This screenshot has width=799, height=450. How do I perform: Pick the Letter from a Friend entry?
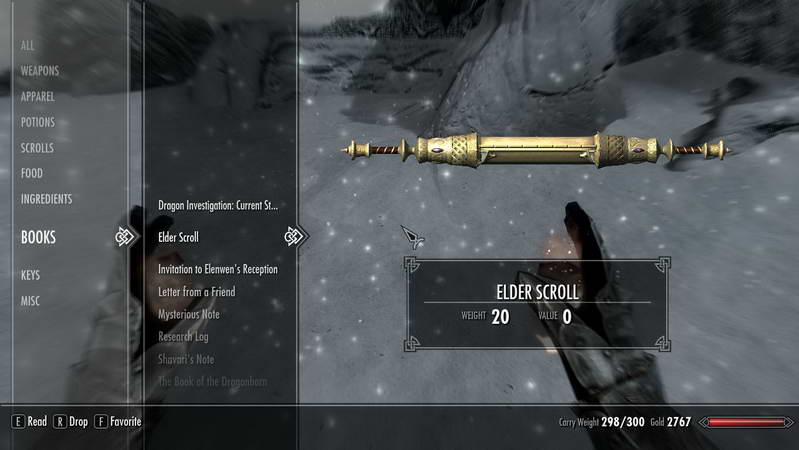coord(197,292)
